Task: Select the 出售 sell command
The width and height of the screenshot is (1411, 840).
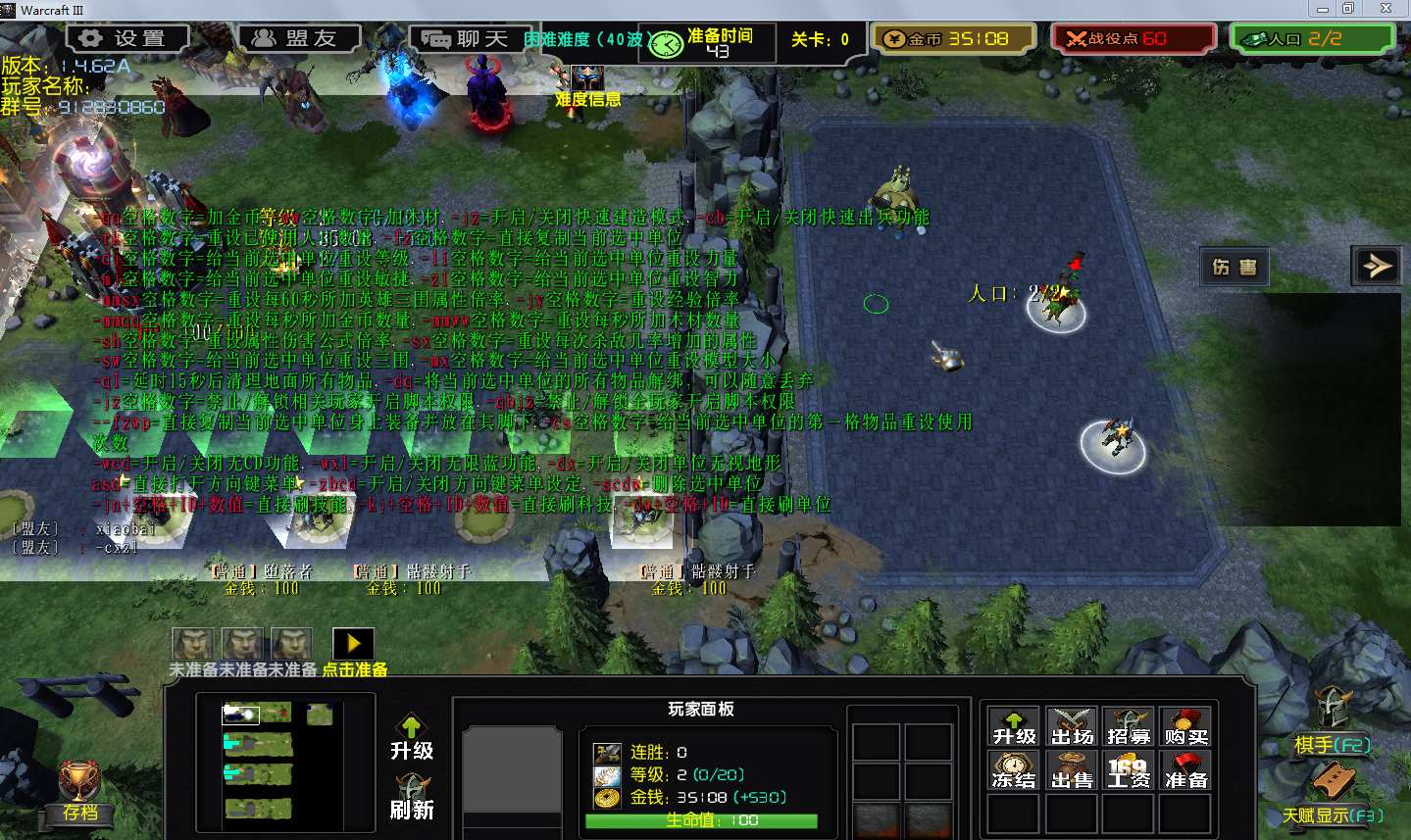Action: (1071, 770)
